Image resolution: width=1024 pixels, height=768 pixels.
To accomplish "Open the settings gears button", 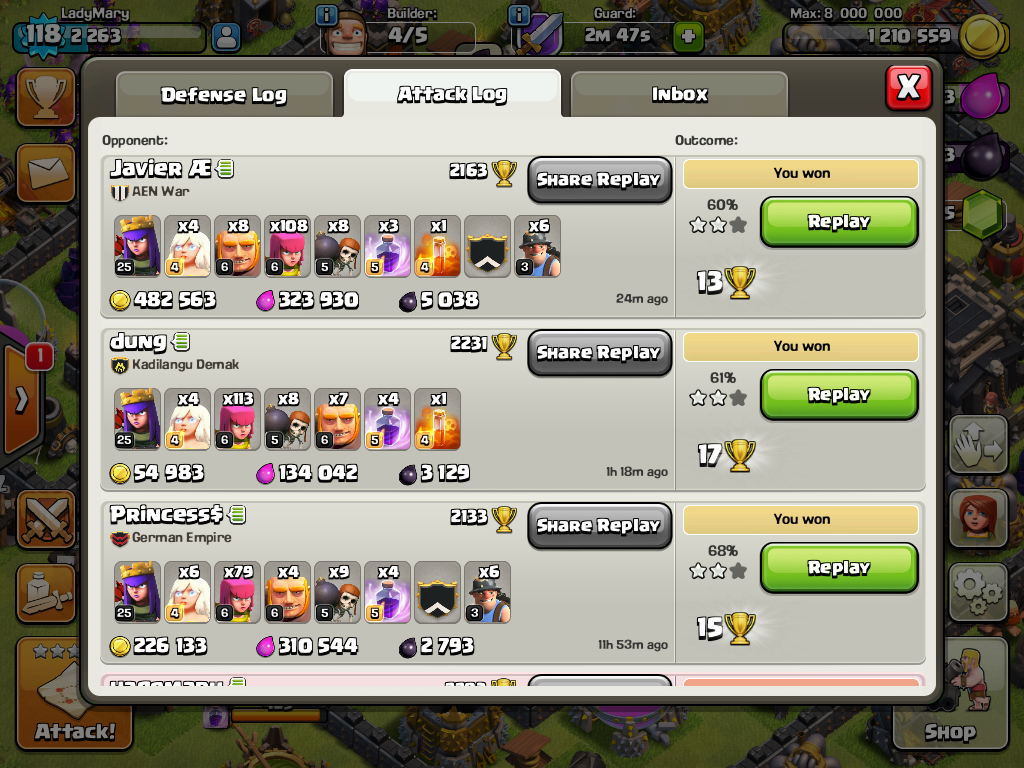I will point(977,592).
